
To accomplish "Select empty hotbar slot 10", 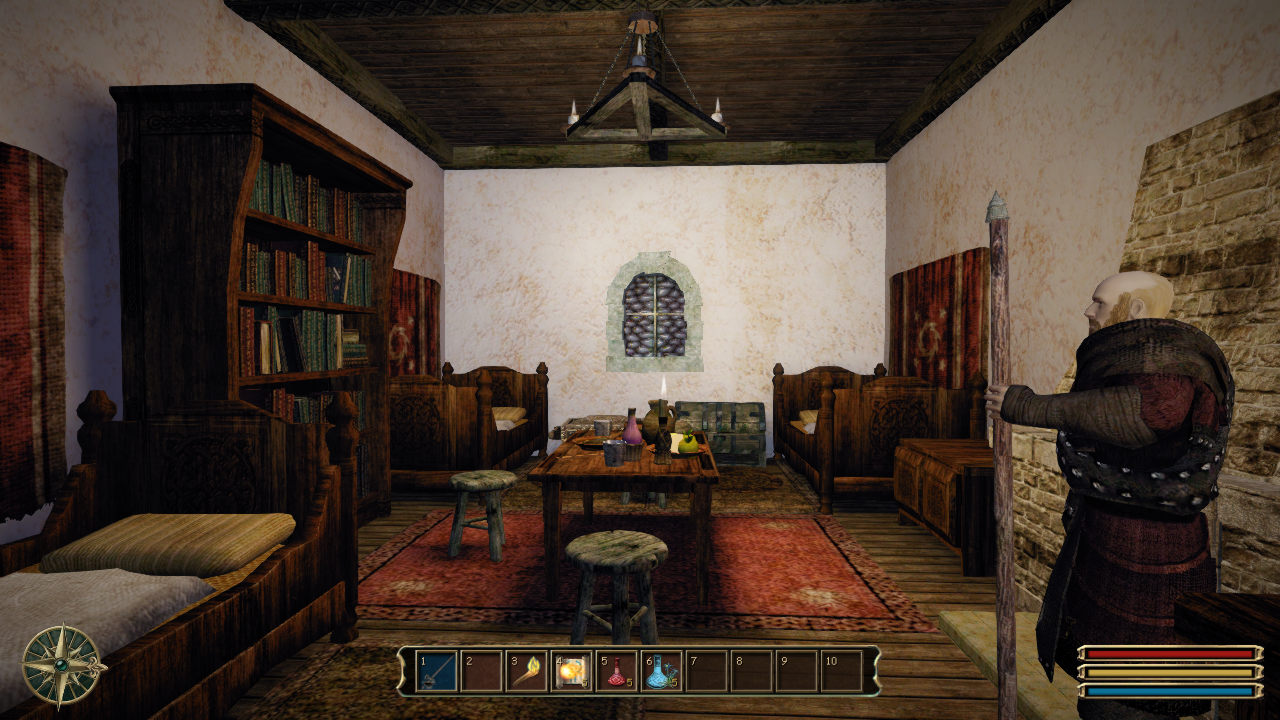I will (841, 671).
